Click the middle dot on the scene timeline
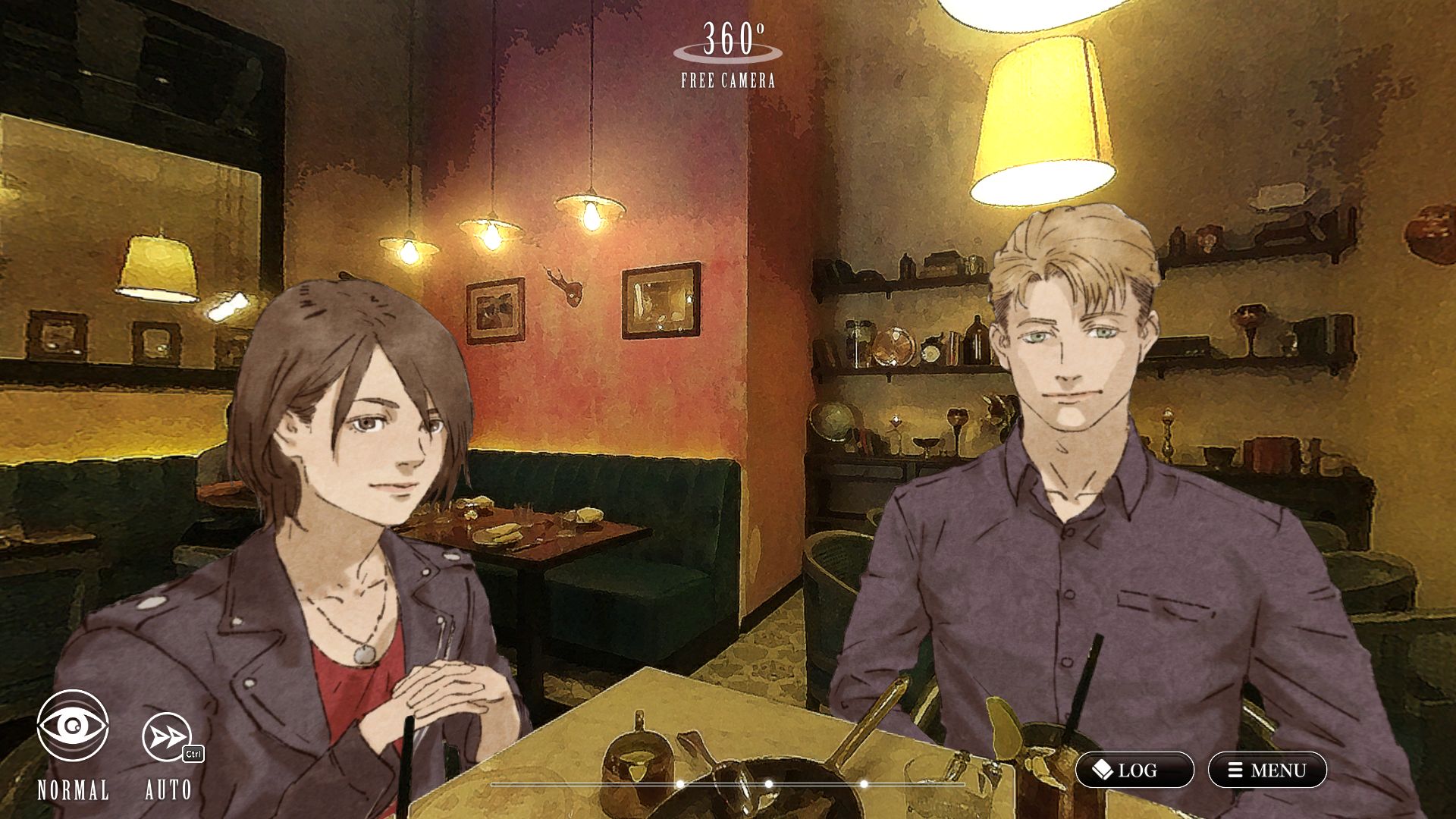 point(768,783)
